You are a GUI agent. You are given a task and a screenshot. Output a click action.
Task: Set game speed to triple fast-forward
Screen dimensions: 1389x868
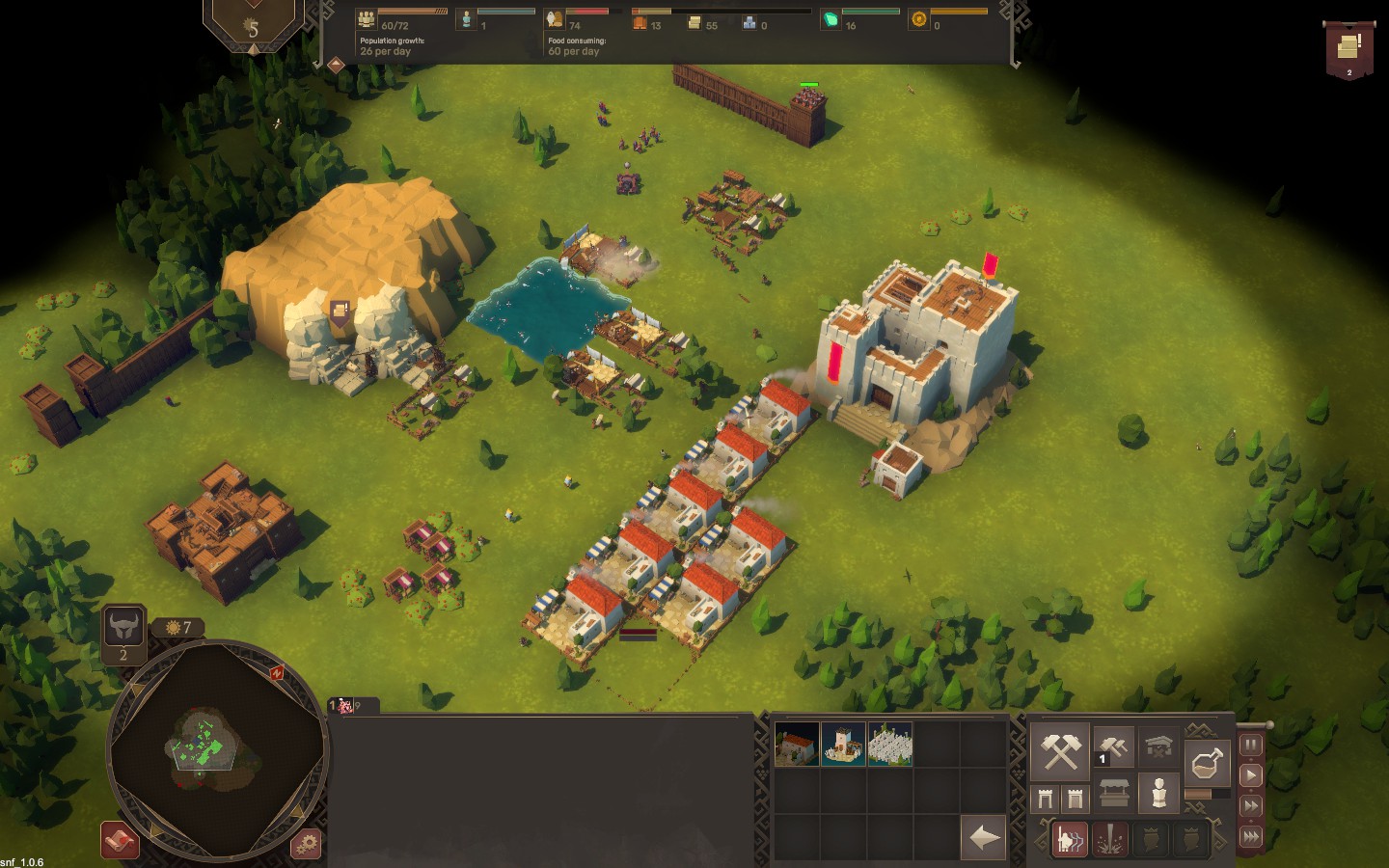coord(1251,836)
